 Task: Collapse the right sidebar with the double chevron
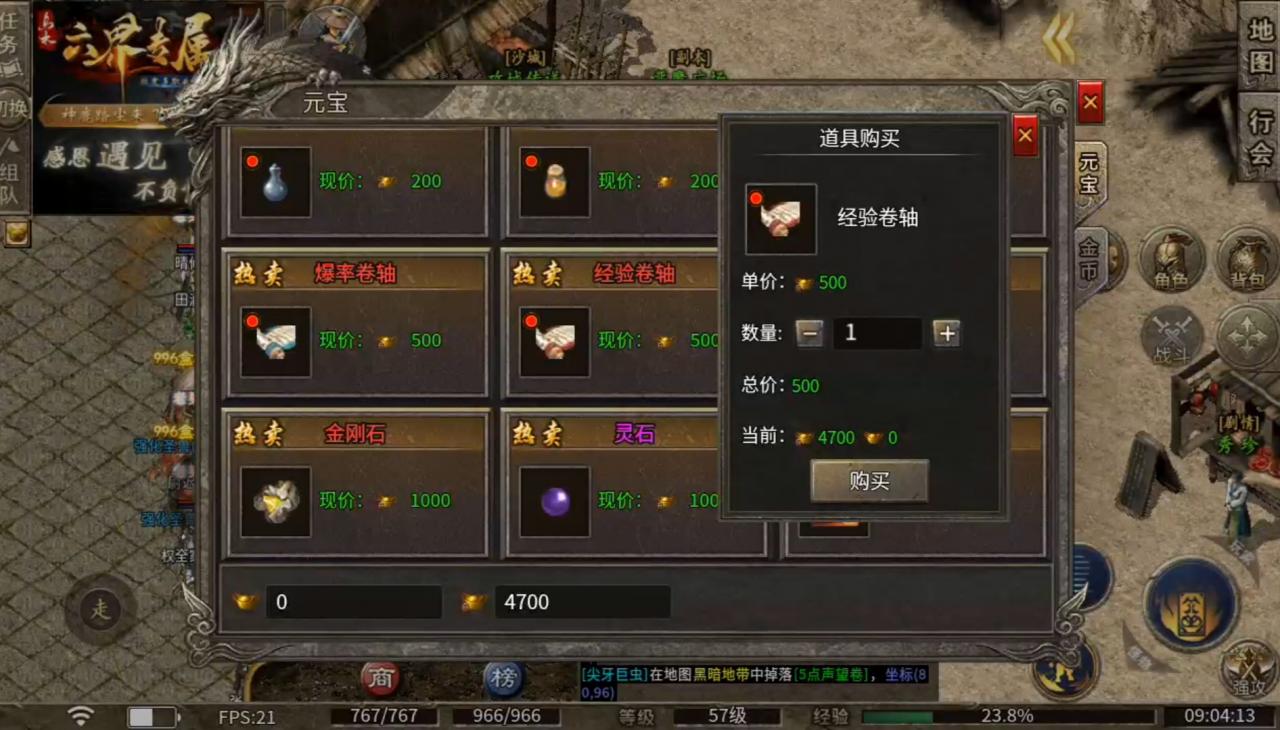1056,37
